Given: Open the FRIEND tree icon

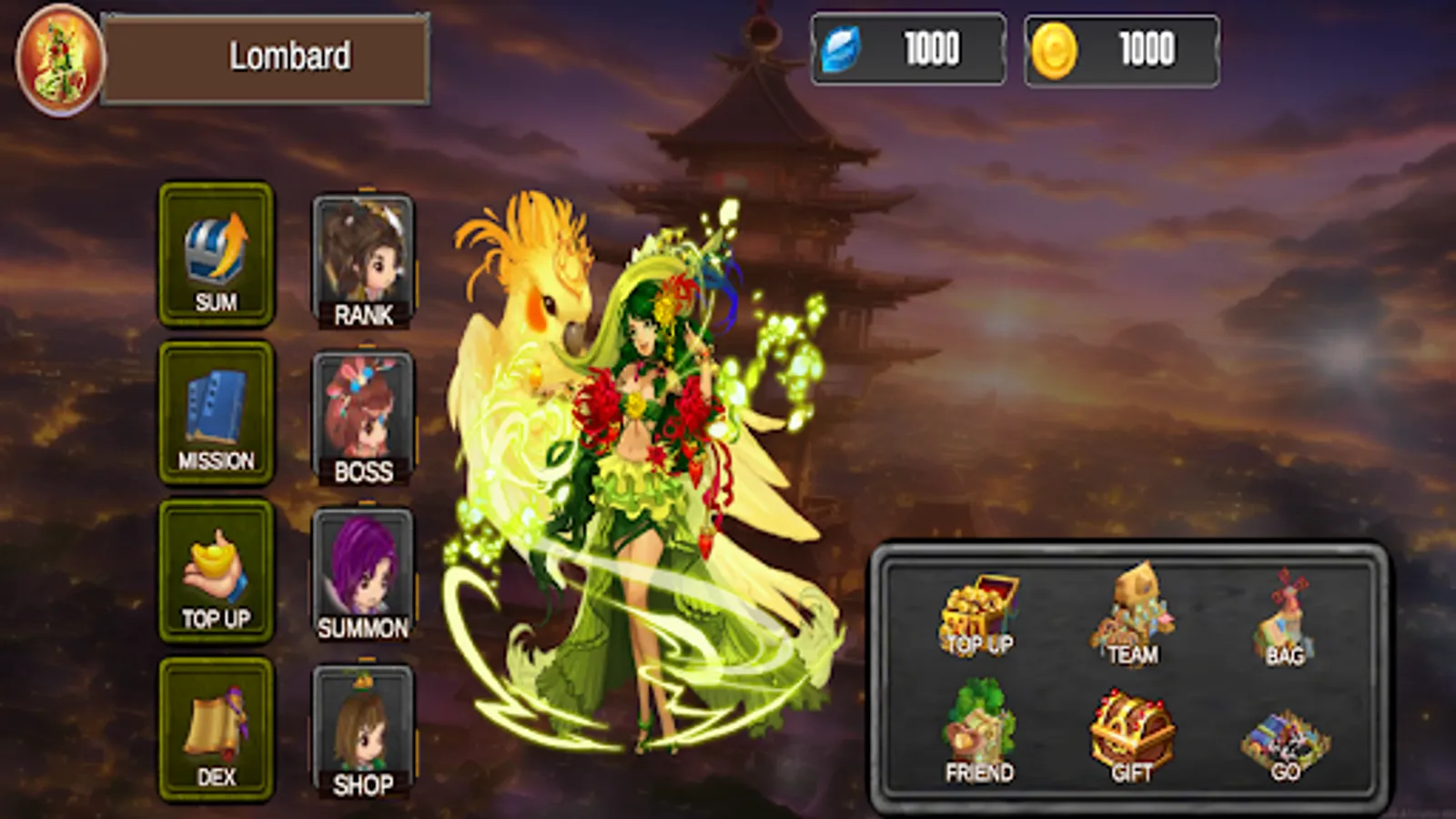Looking at the screenshot, I should click(x=976, y=728).
